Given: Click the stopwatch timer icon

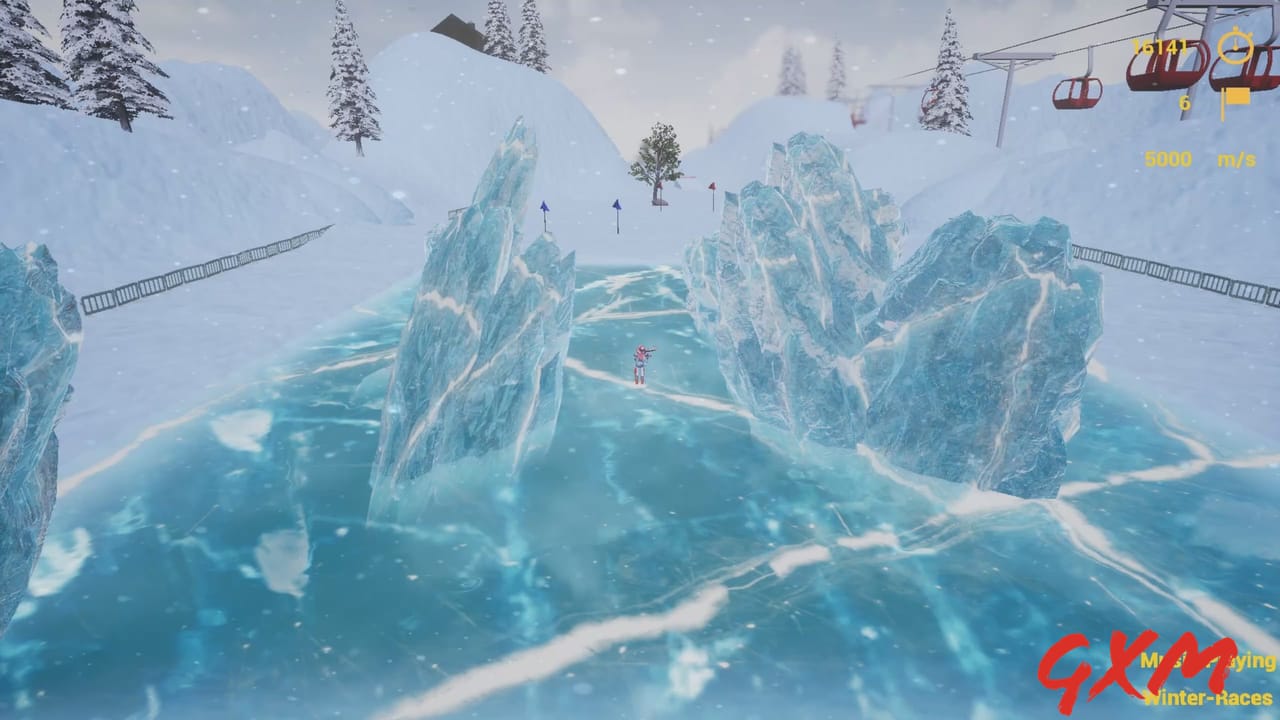Looking at the screenshot, I should [x=1234, y=46].
